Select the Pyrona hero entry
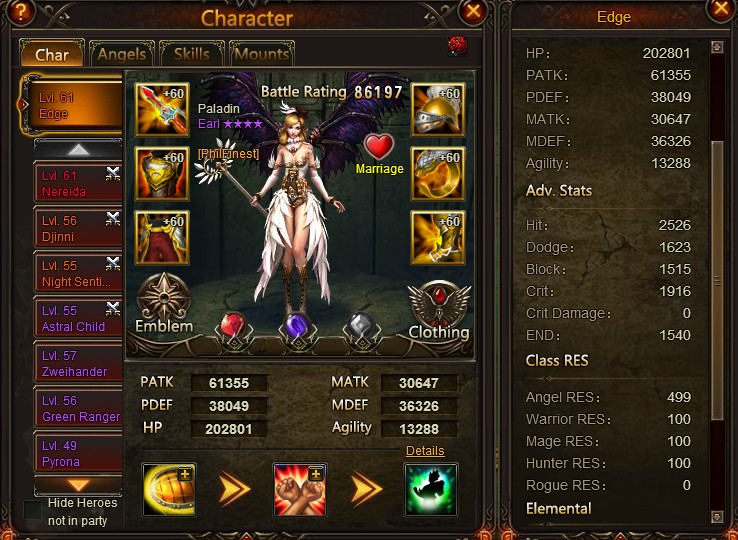The width and height of the screenshot is (738, 540). (77, 454)
